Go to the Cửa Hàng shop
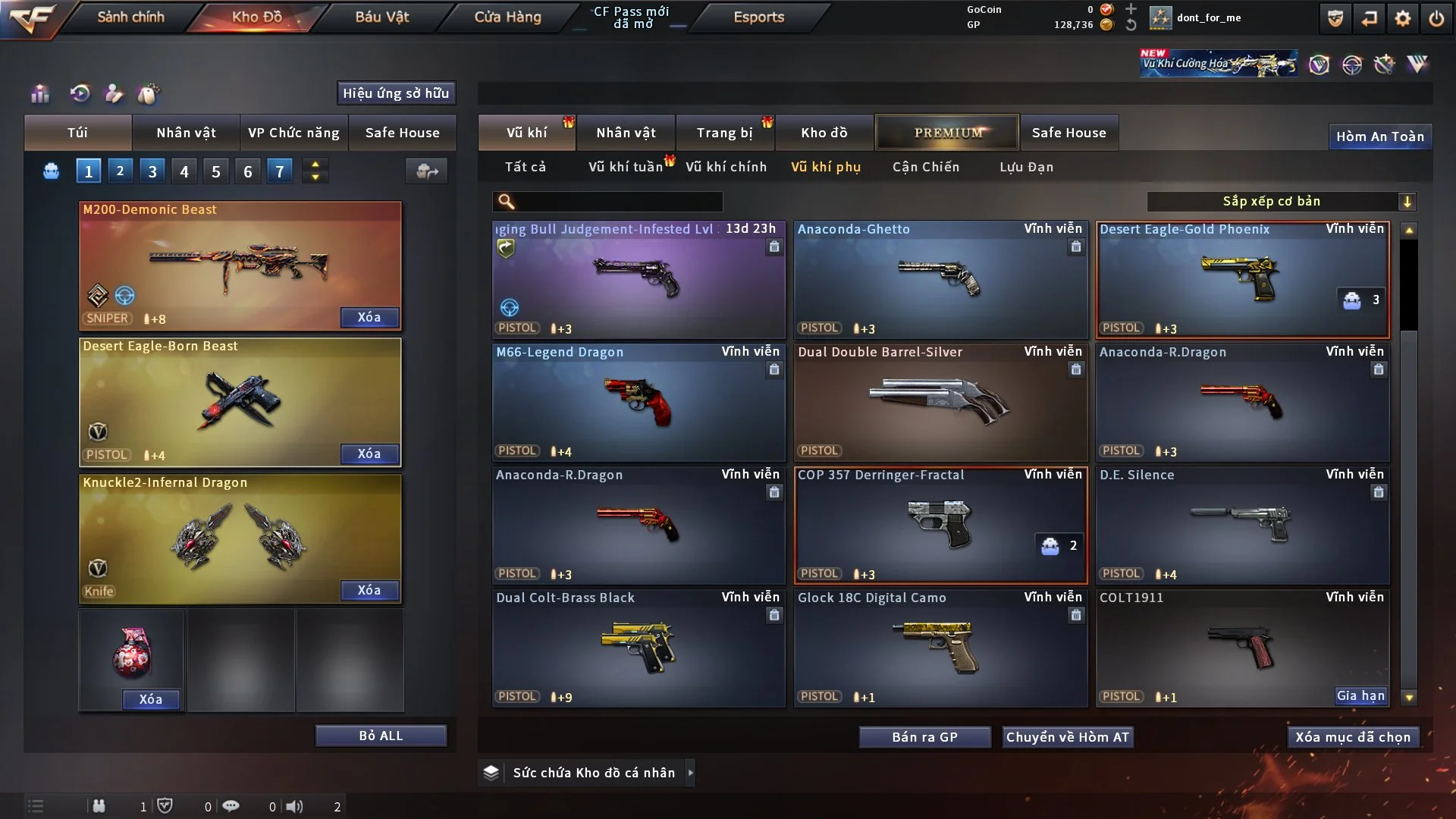 click(507, 17)
